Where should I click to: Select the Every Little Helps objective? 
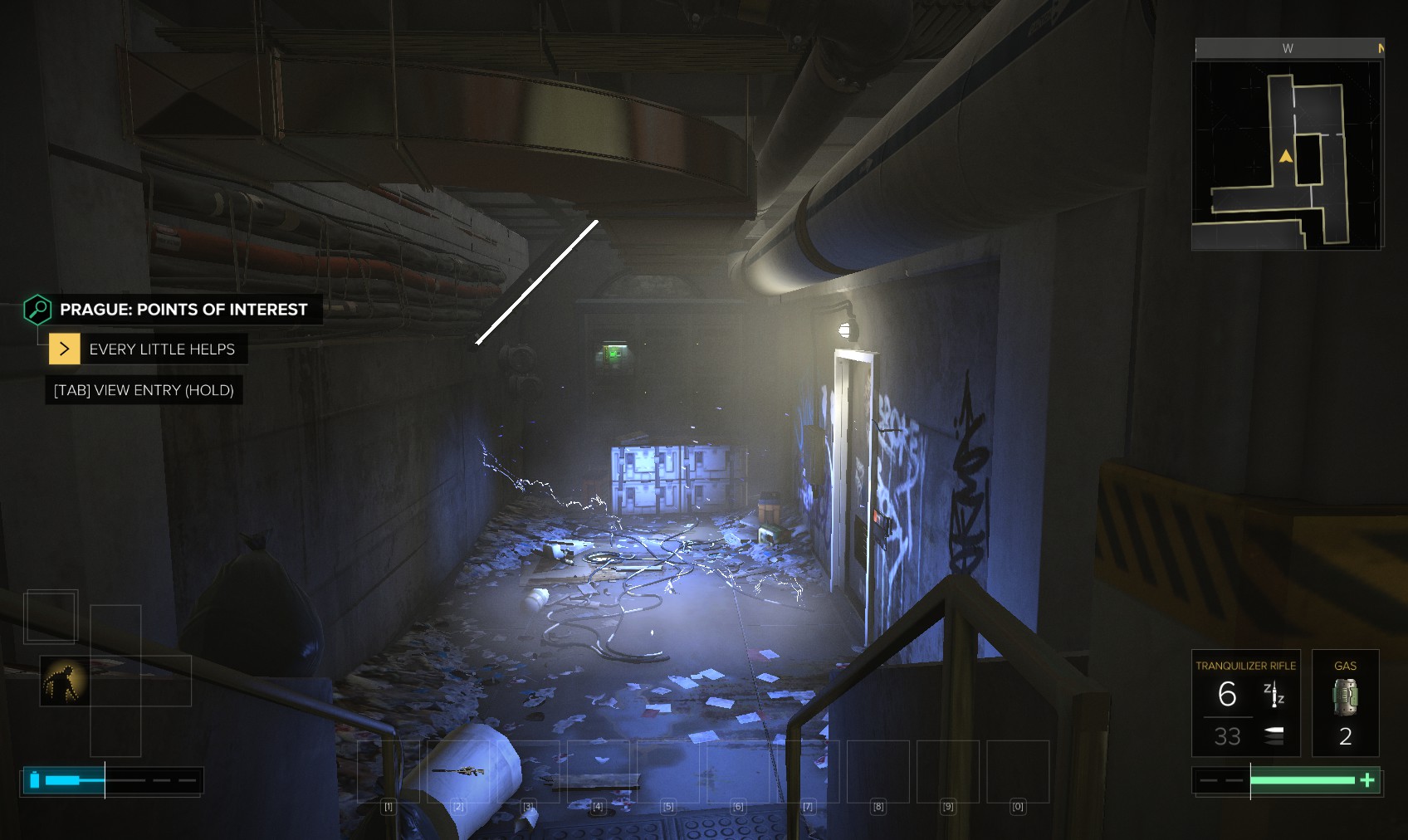click(x=161, y=349)
